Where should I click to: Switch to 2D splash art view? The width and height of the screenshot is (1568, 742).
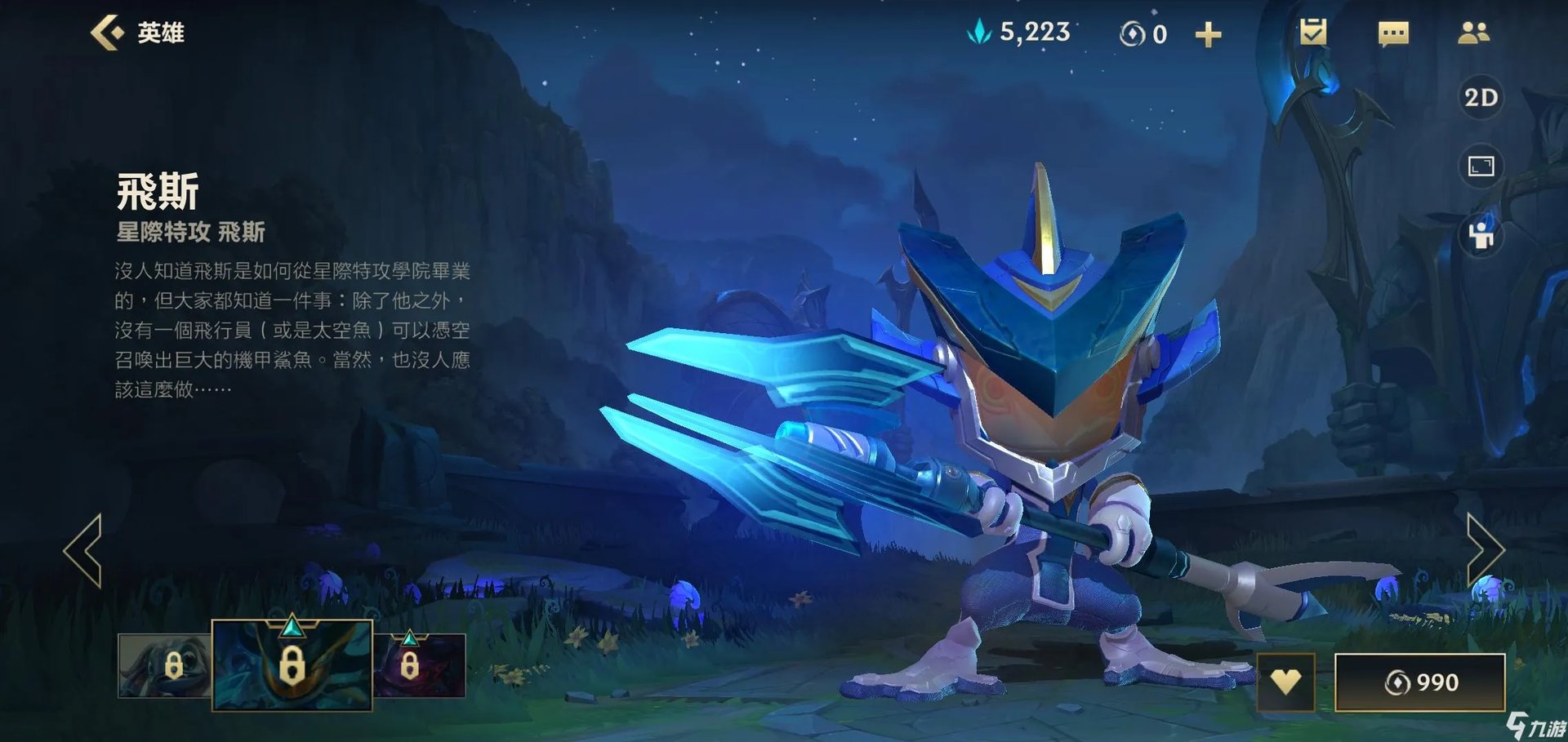pos(1481,98)
